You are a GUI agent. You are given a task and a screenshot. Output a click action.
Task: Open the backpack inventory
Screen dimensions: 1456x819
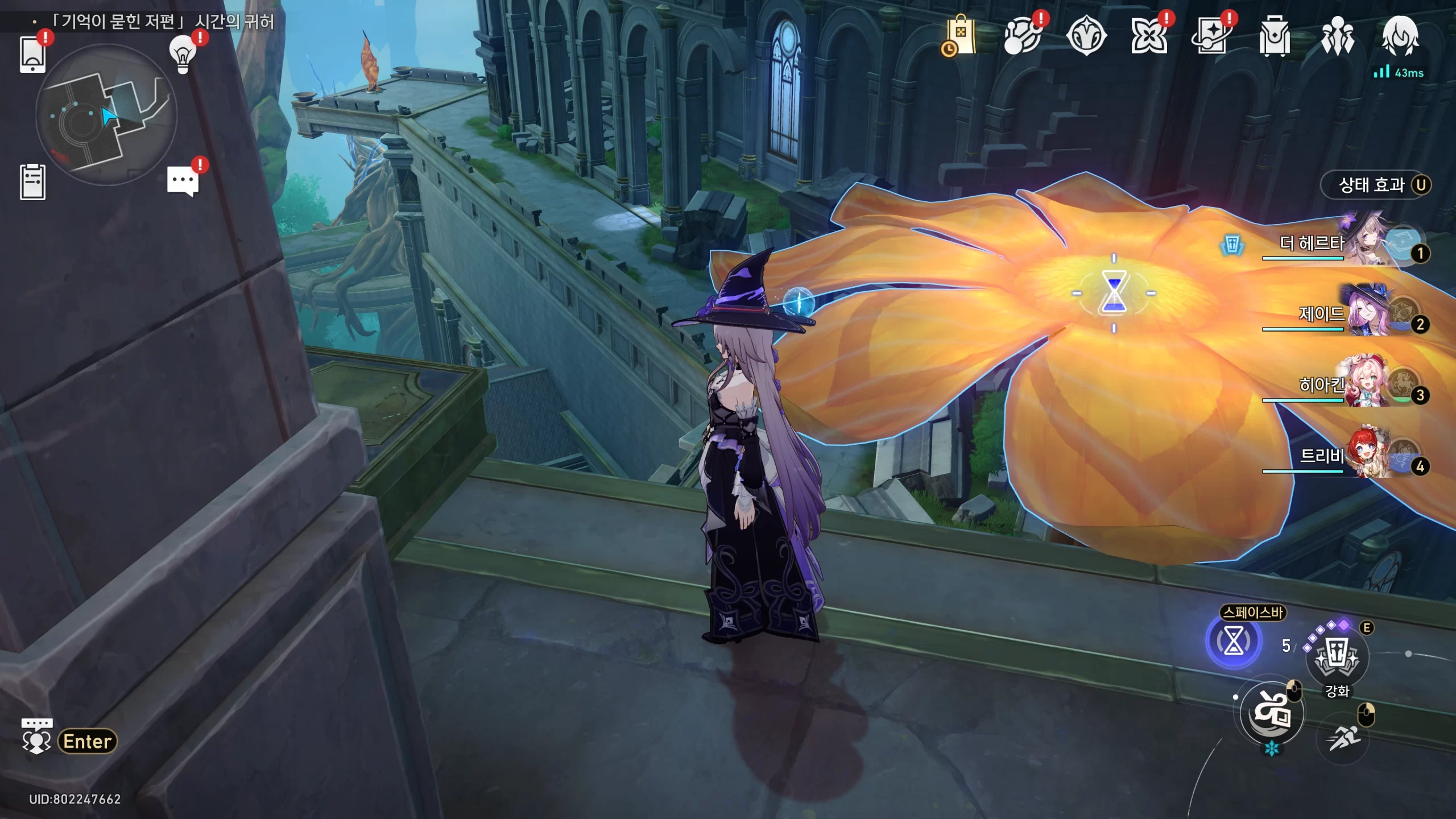(1275, 36)
